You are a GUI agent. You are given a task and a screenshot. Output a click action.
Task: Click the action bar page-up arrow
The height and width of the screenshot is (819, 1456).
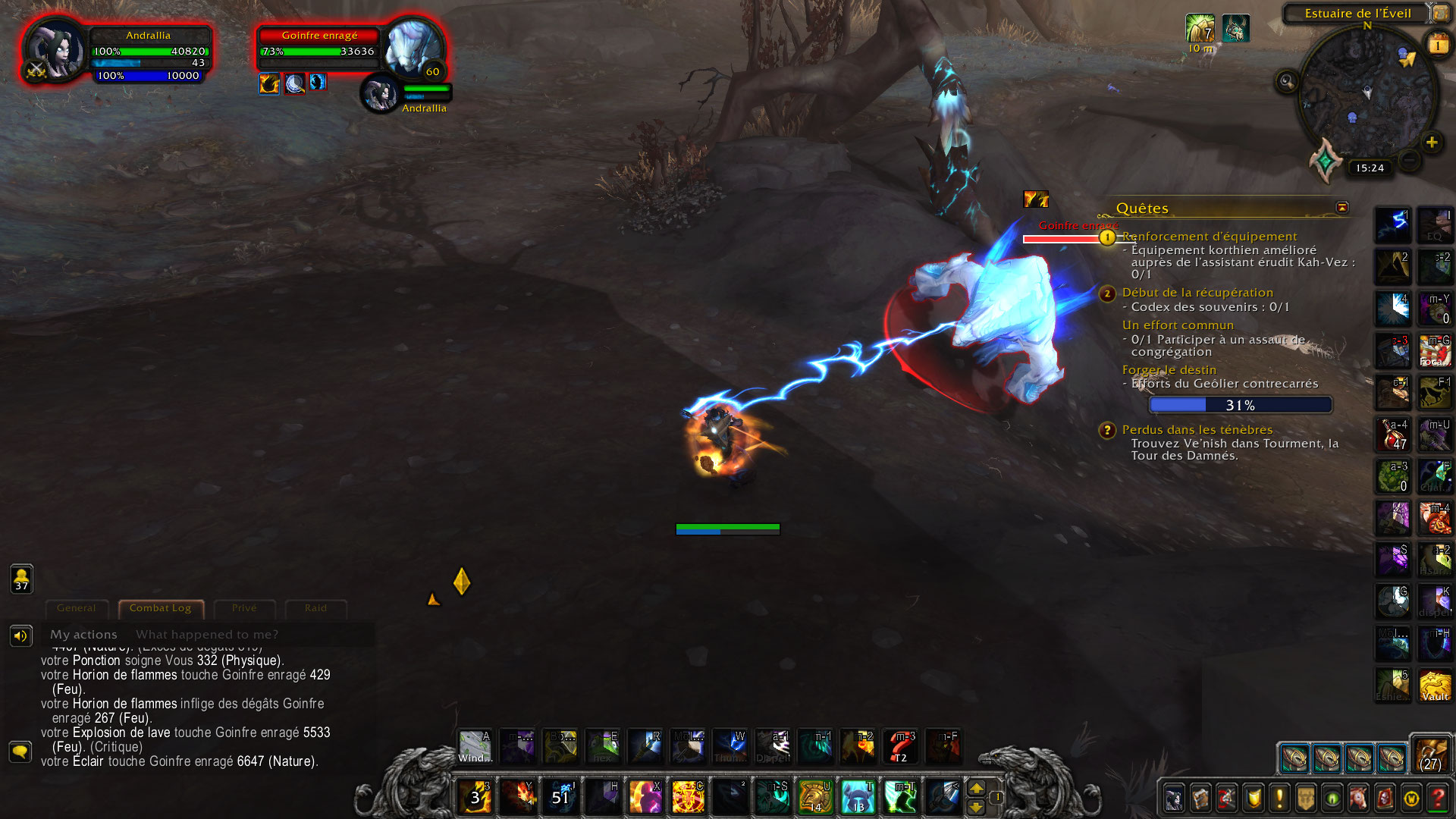[x=977, y=788]
